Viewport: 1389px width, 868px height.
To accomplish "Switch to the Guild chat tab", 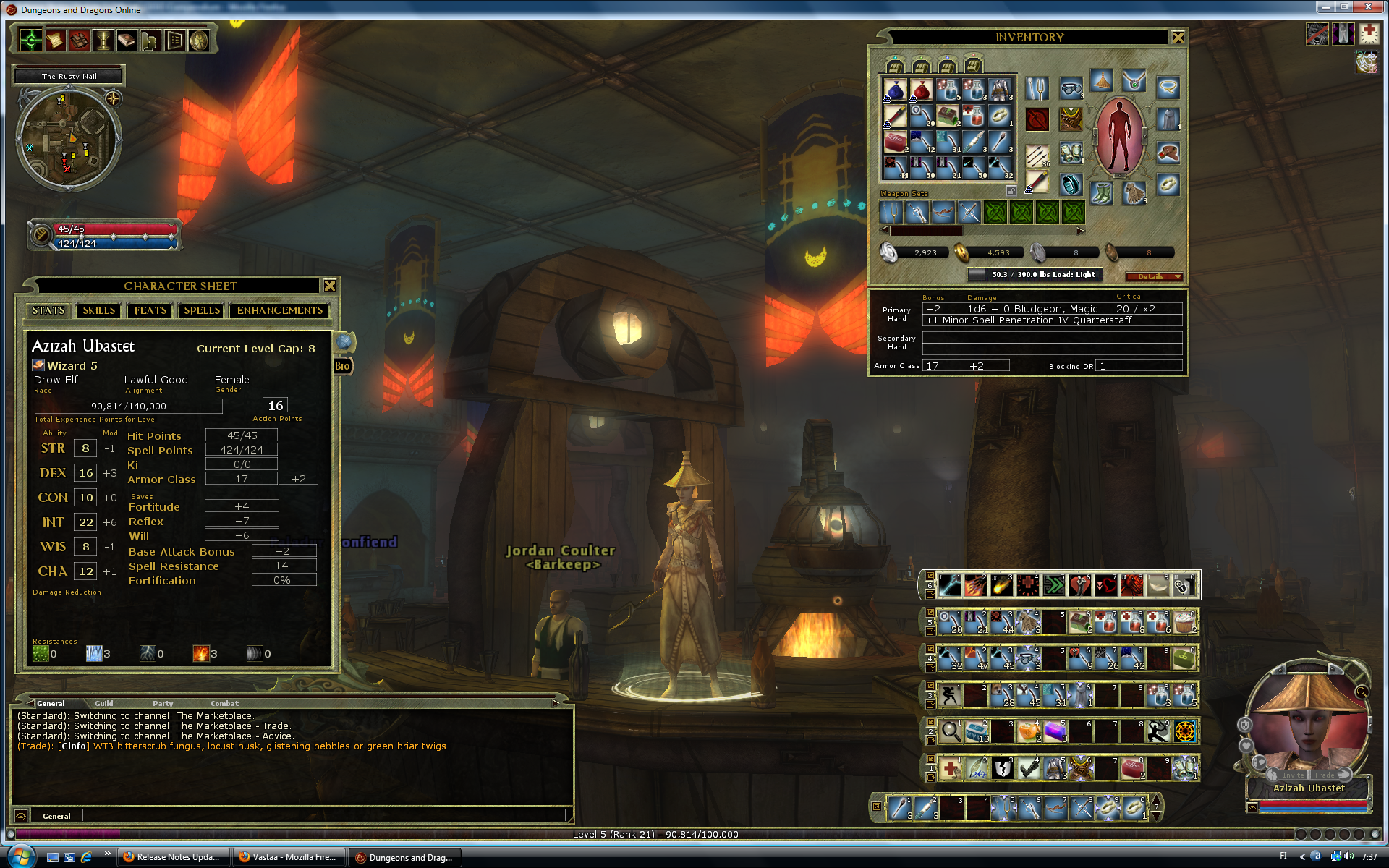I will [x=104, y=703].
